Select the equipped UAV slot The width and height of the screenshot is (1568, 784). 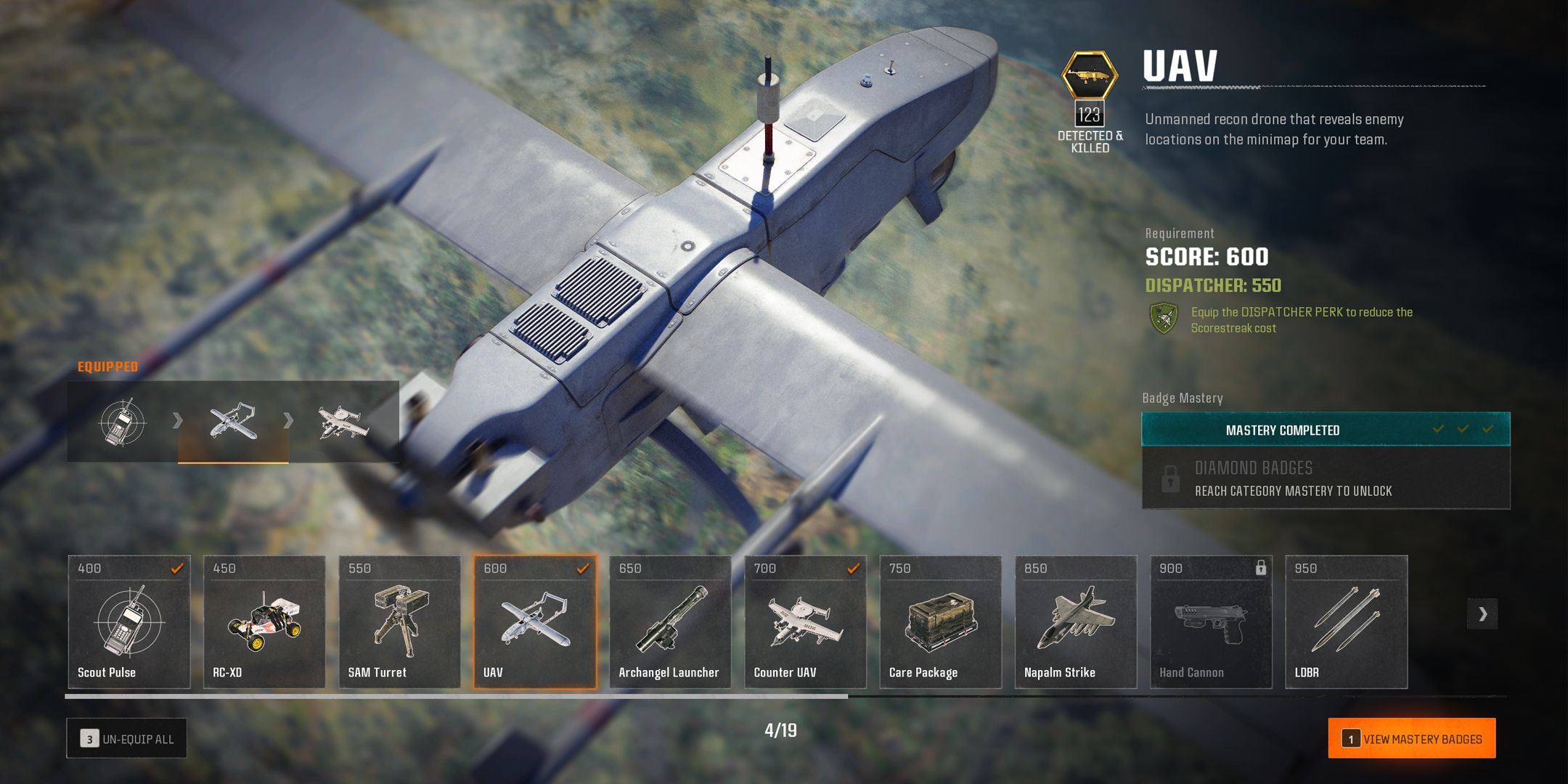tap(233, 422)
